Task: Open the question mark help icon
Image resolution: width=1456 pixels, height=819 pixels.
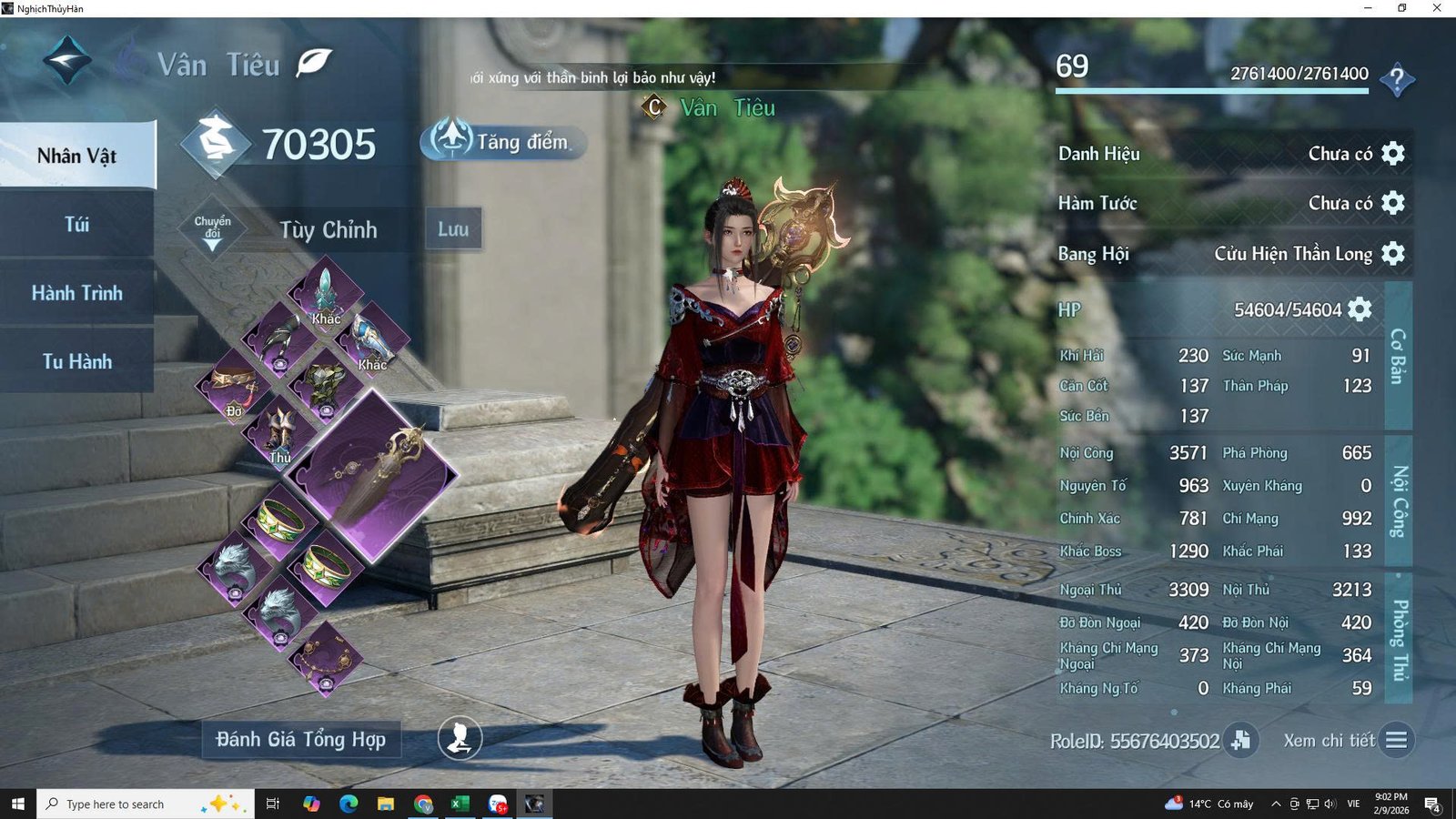Action: coord(1397,80)
